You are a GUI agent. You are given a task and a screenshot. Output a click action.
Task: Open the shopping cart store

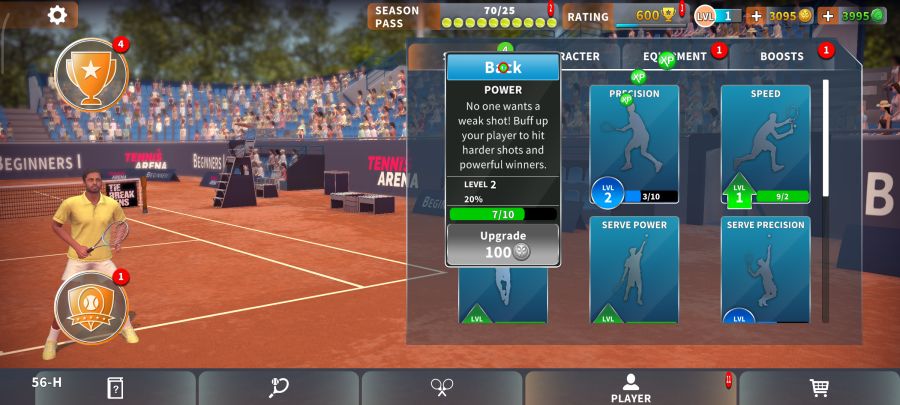tap(818, 388)
